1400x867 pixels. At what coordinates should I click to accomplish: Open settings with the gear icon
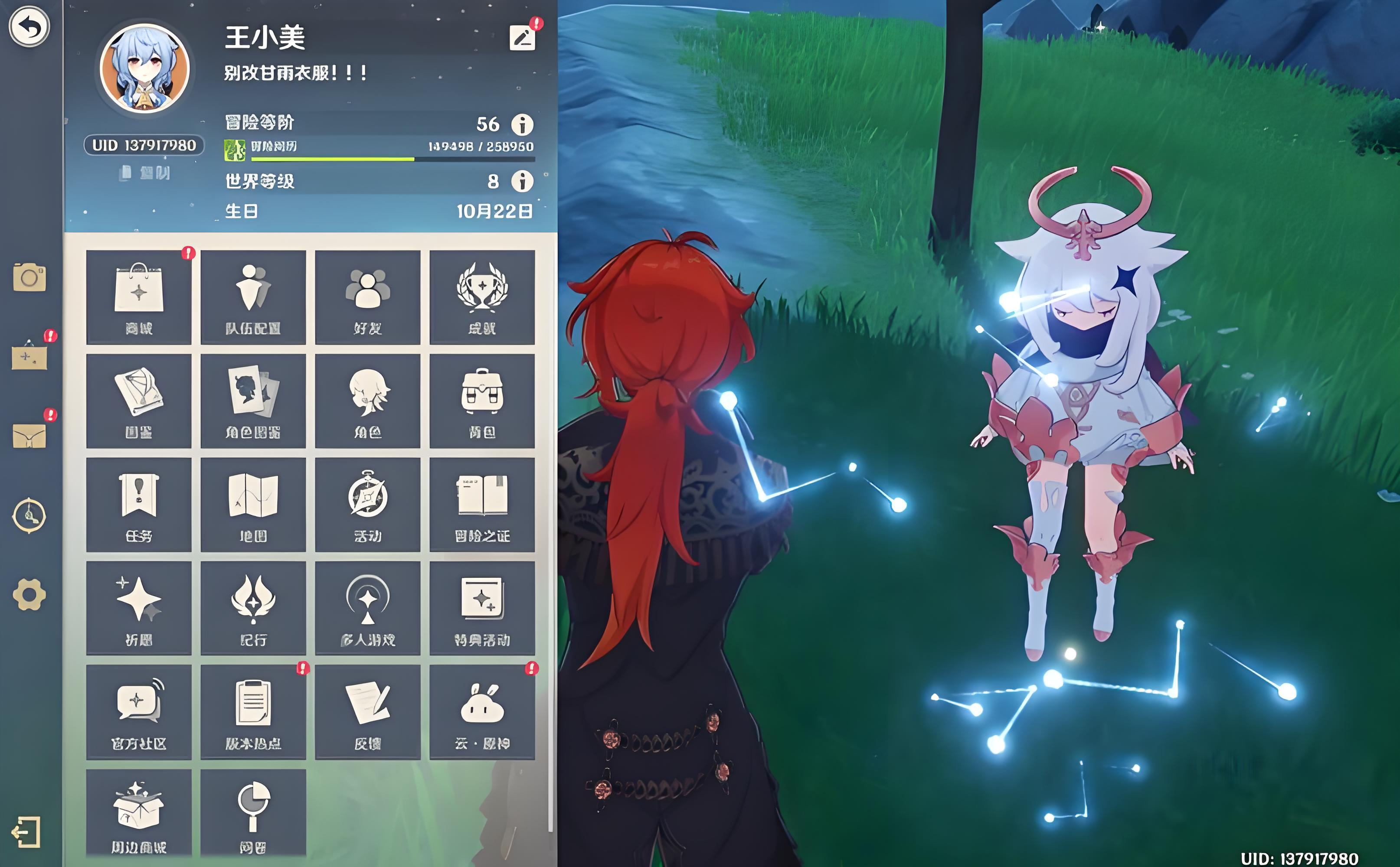click(29, 595)
